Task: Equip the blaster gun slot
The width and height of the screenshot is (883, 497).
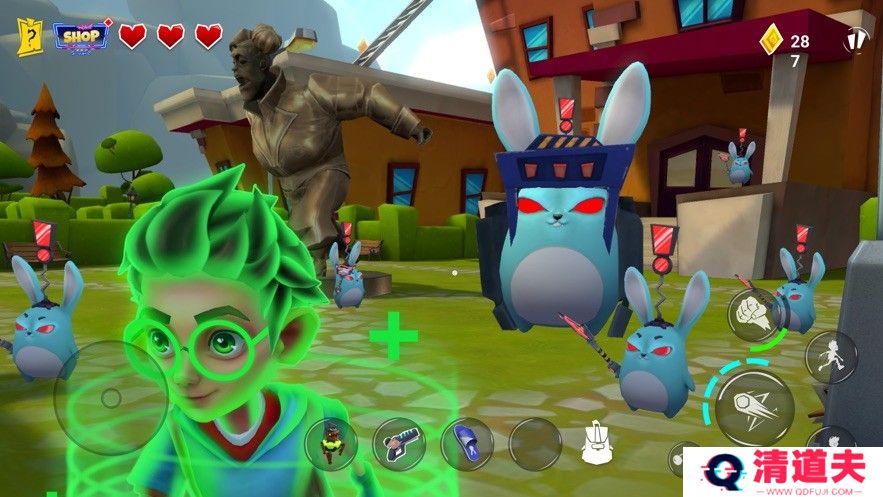Action: pos(398,443)
